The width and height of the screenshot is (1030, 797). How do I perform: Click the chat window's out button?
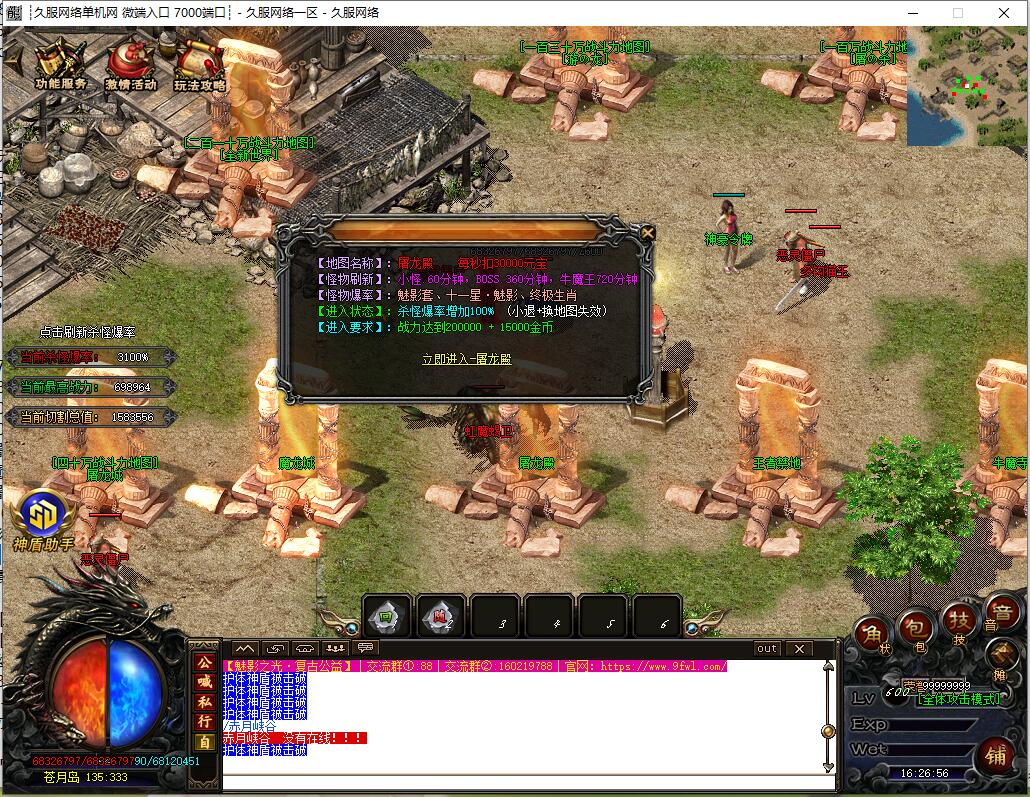(766, 649)
